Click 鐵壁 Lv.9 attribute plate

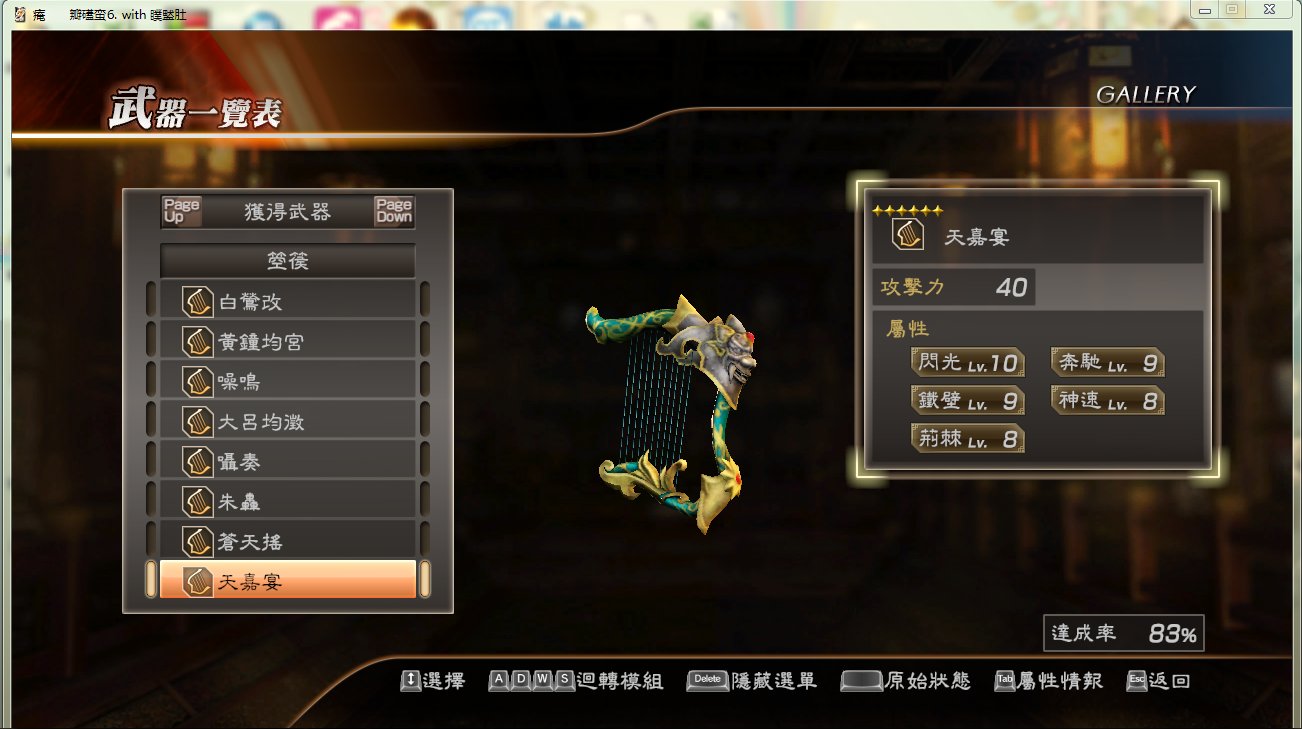966,400
